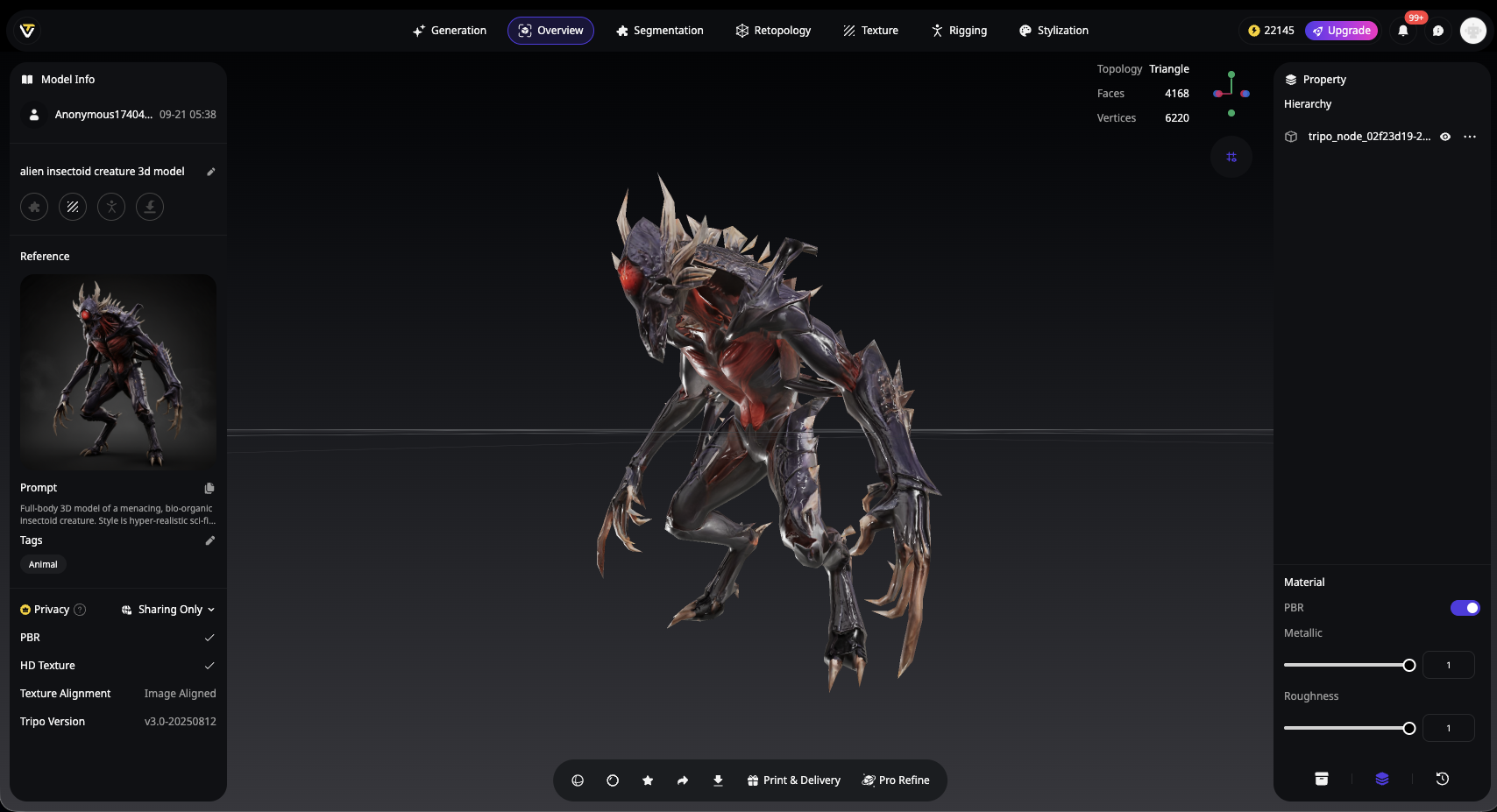
Task: Toggle visibility of the tripo_node layer
Action: click(1445, 137)
